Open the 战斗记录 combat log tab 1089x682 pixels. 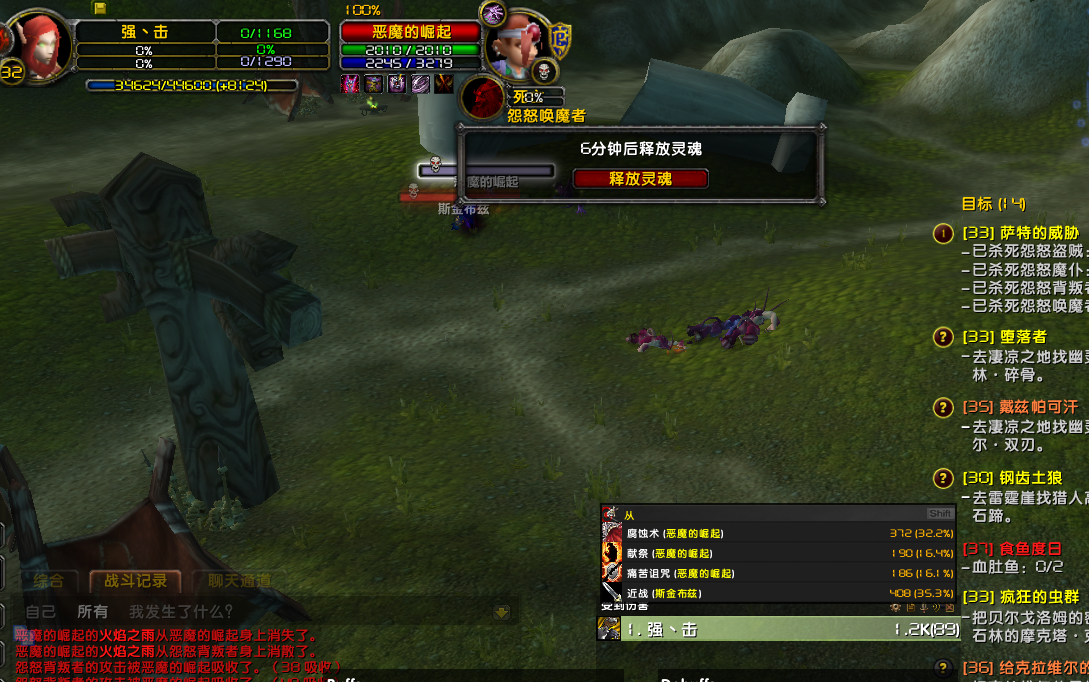(x=130, y=581)
